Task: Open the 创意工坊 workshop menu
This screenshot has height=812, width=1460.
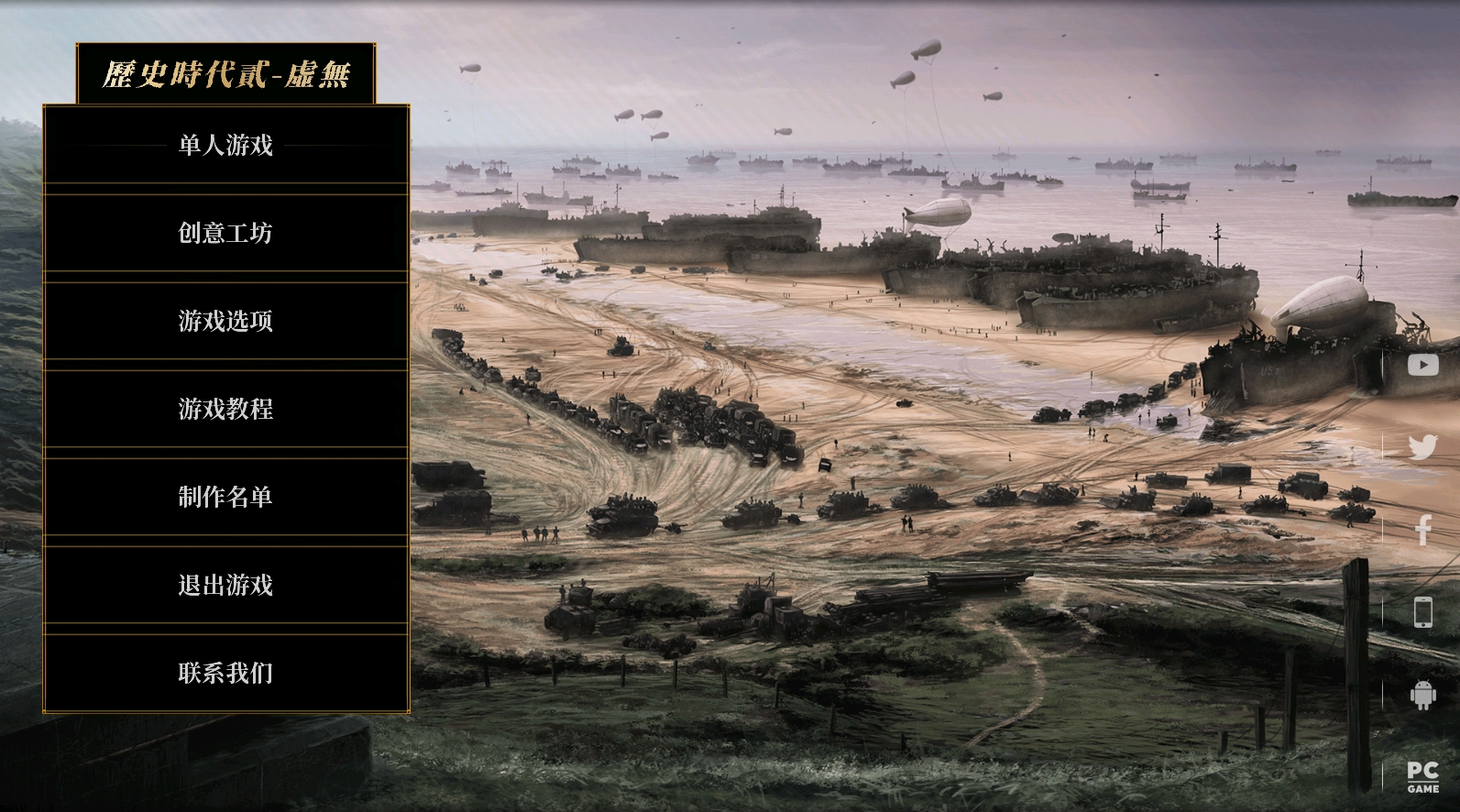Action: pos(225,233)
